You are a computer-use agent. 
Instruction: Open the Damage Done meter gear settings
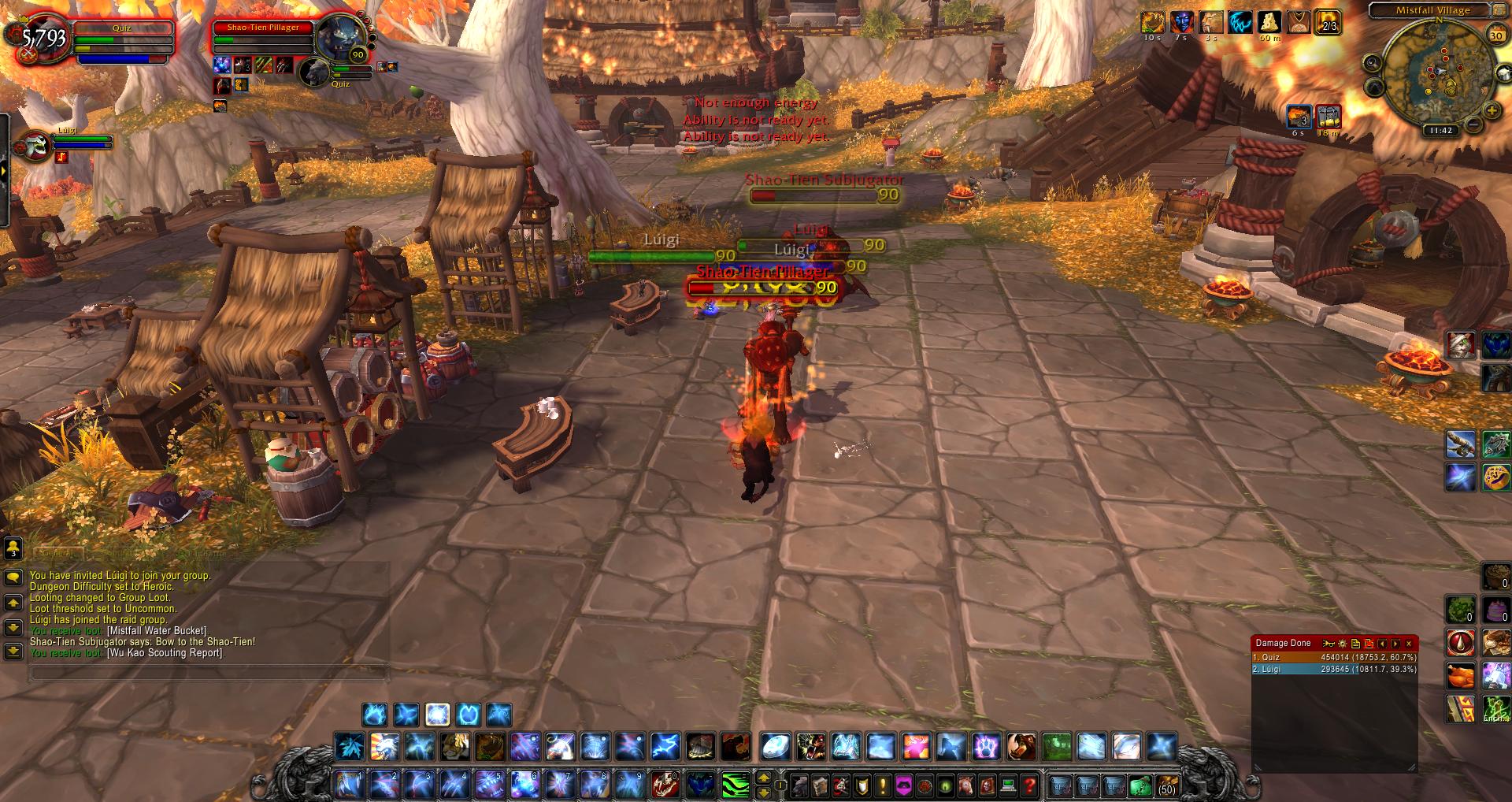point(1343,644)
